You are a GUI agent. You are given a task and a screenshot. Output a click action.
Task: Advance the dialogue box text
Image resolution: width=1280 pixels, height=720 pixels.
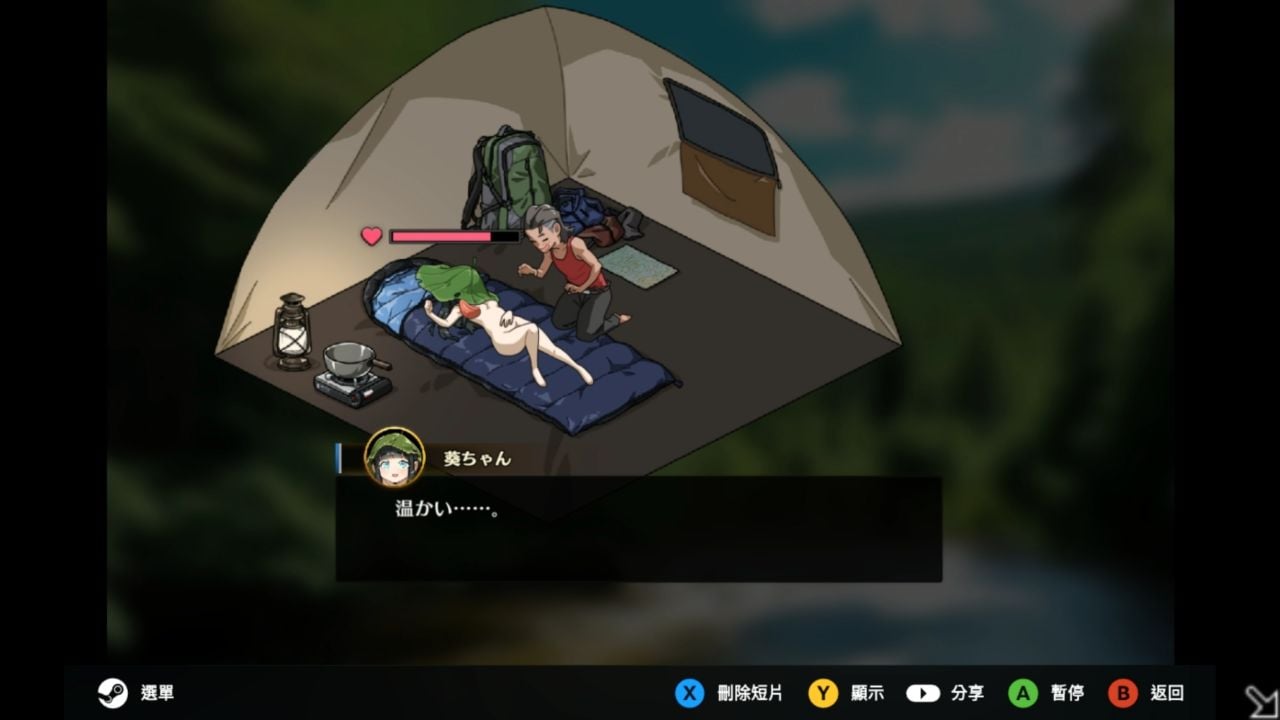(x=638, y=529)
